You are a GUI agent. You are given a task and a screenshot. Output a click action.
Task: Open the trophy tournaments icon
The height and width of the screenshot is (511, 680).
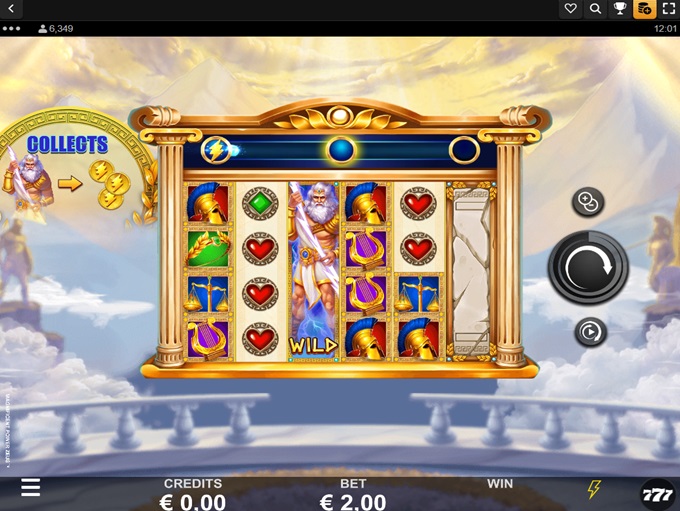coord(620,9)
